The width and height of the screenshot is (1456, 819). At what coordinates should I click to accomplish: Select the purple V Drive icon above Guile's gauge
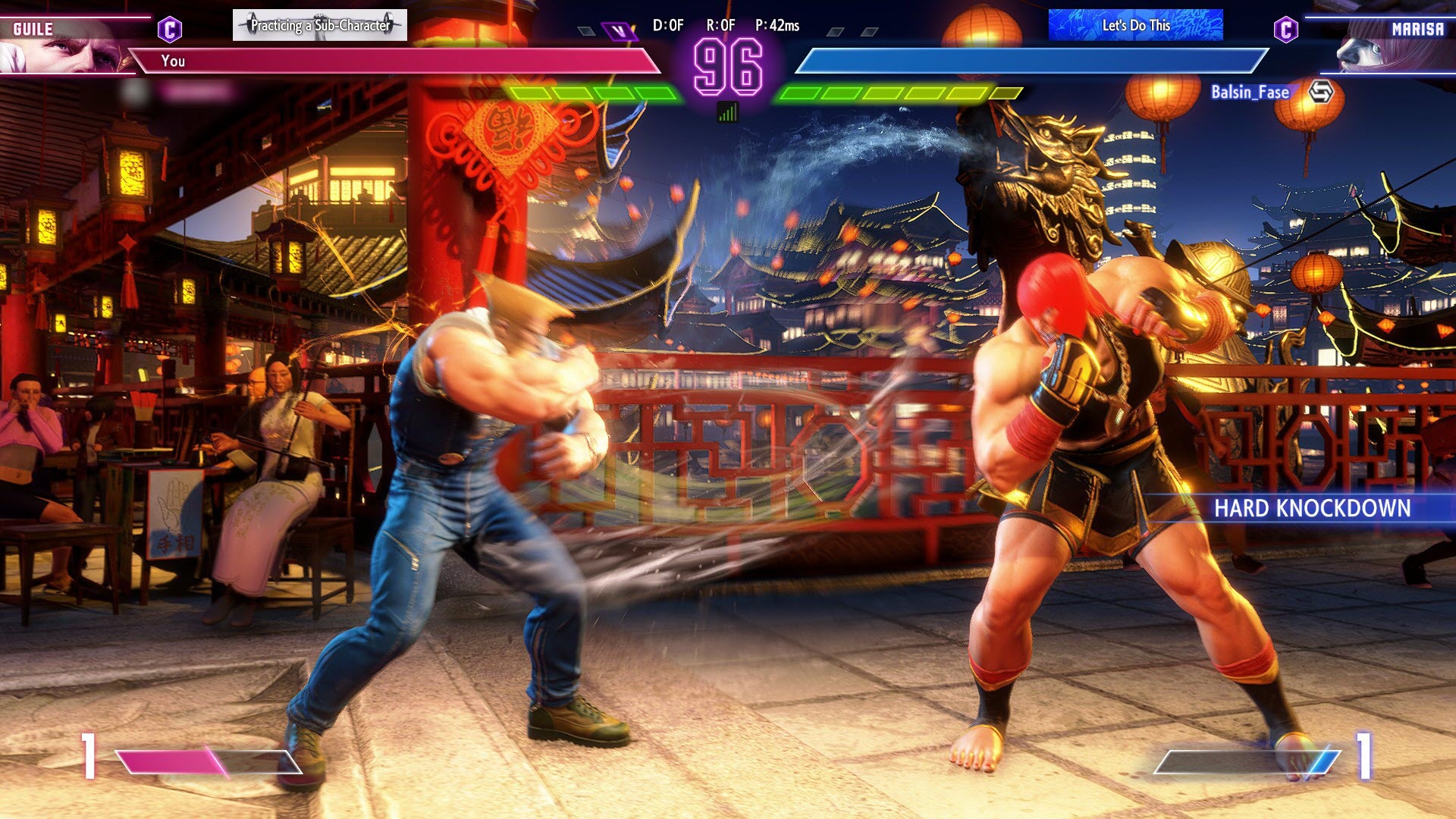pyautogui.click(x=618, y=29)
